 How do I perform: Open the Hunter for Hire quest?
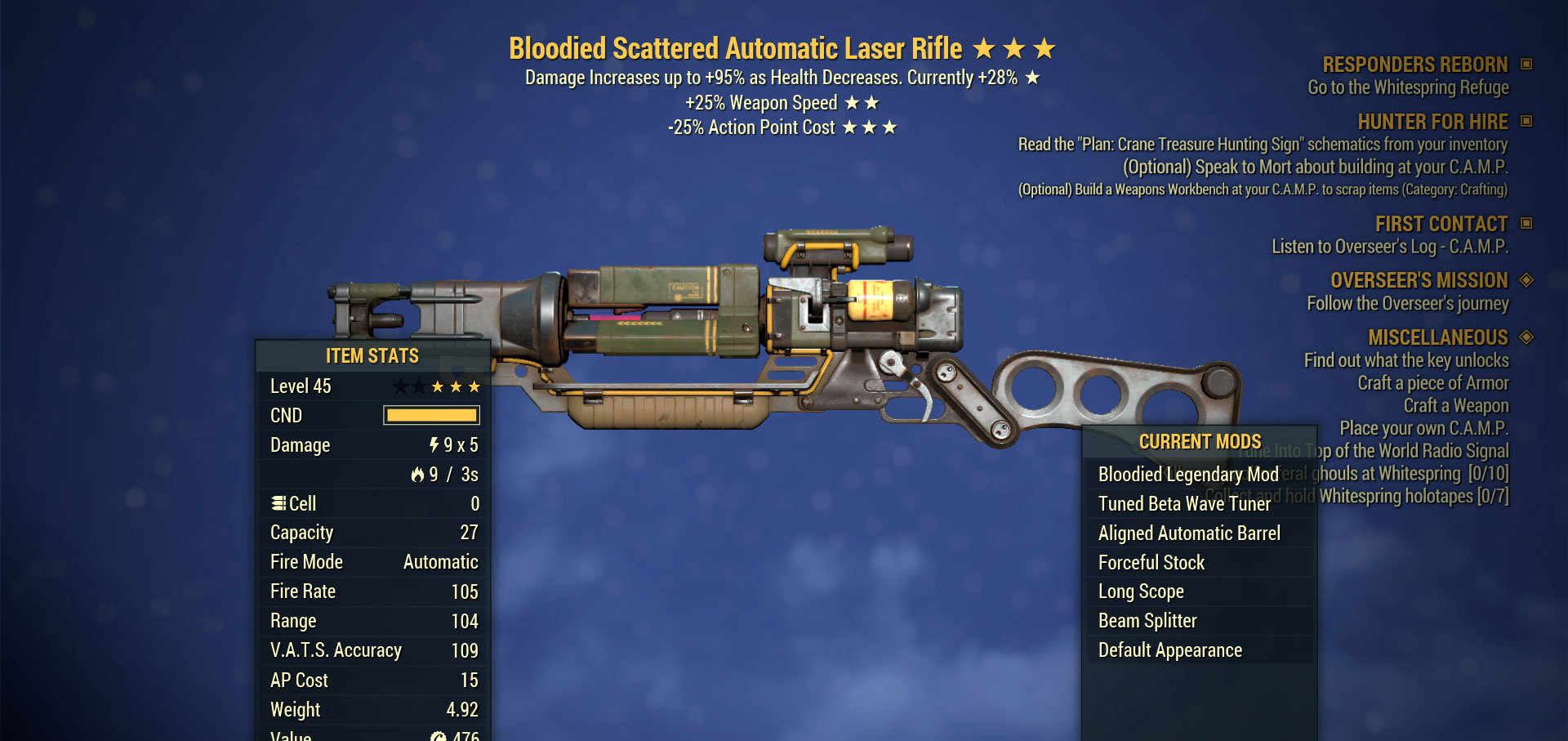(x=1432, y=122)
